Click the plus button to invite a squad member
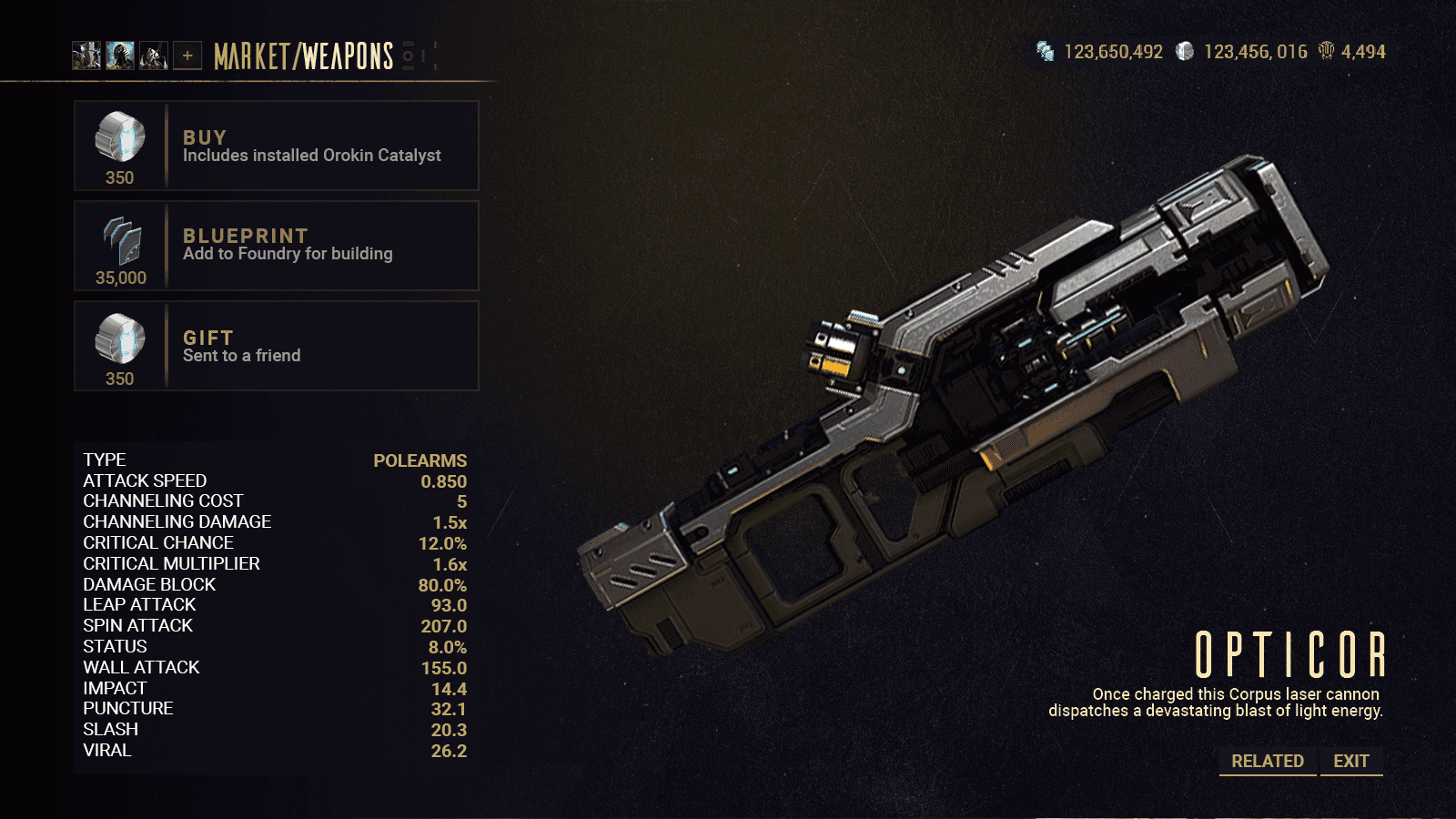The height and width of the screenshot is (819, 1456). pyautogui.click(x=187, y=56)
